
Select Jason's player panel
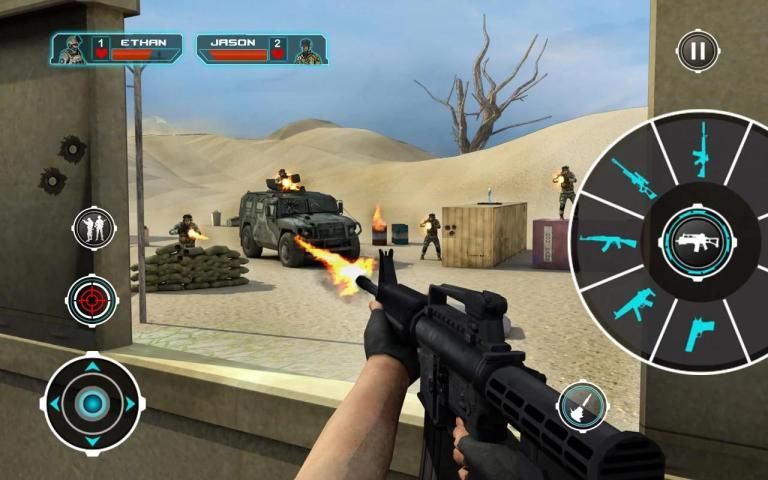(262, 49)
